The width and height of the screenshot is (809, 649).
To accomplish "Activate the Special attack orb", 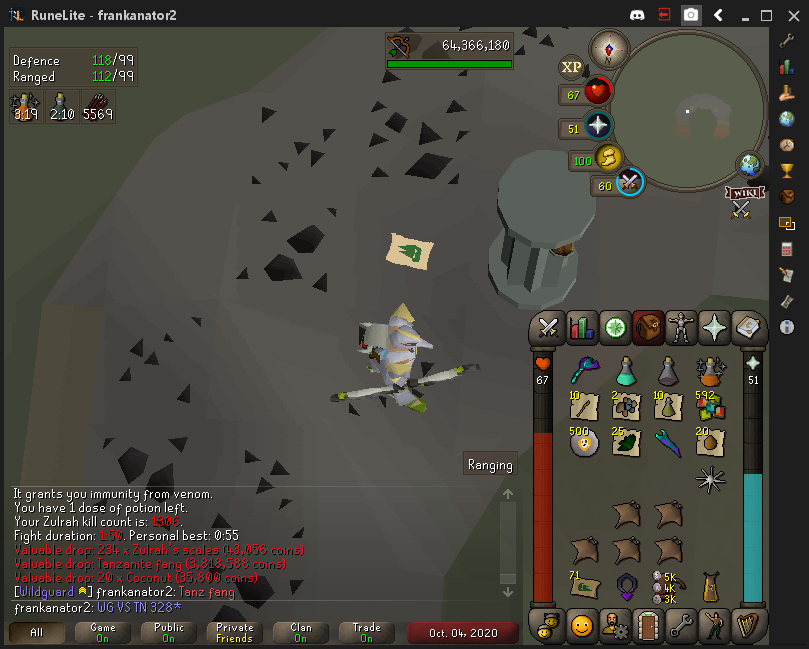I will pos(629,183).
